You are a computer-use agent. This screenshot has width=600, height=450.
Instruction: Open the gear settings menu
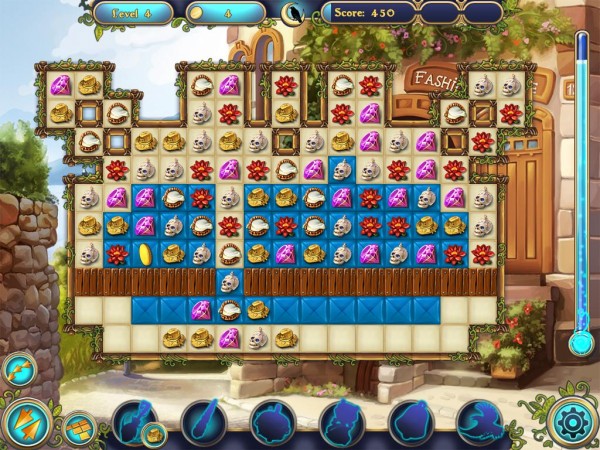point(572,420)
